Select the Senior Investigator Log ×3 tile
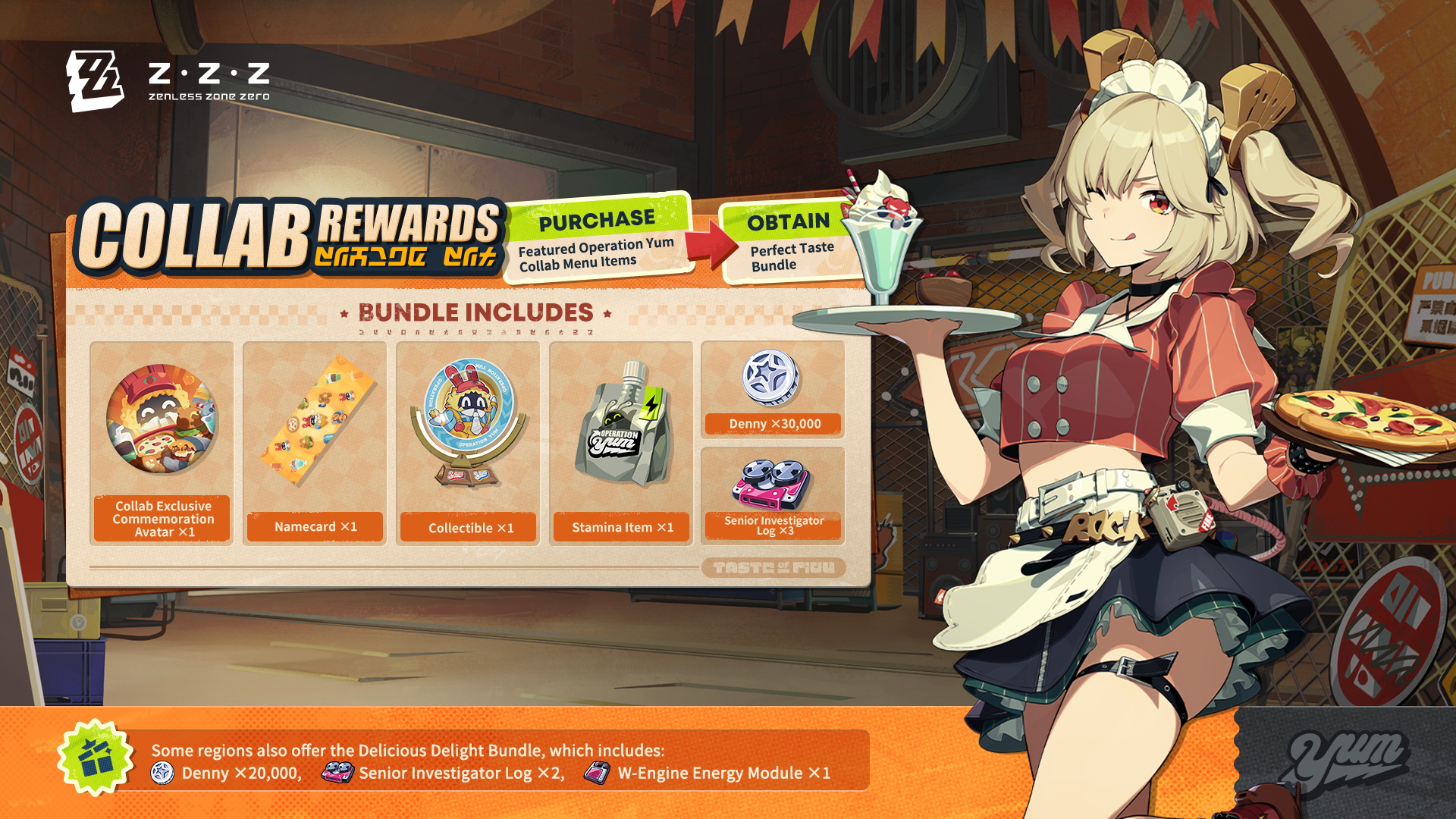Image resolution: width=1456 pixels, height=819 pixels. click(773, 494)
